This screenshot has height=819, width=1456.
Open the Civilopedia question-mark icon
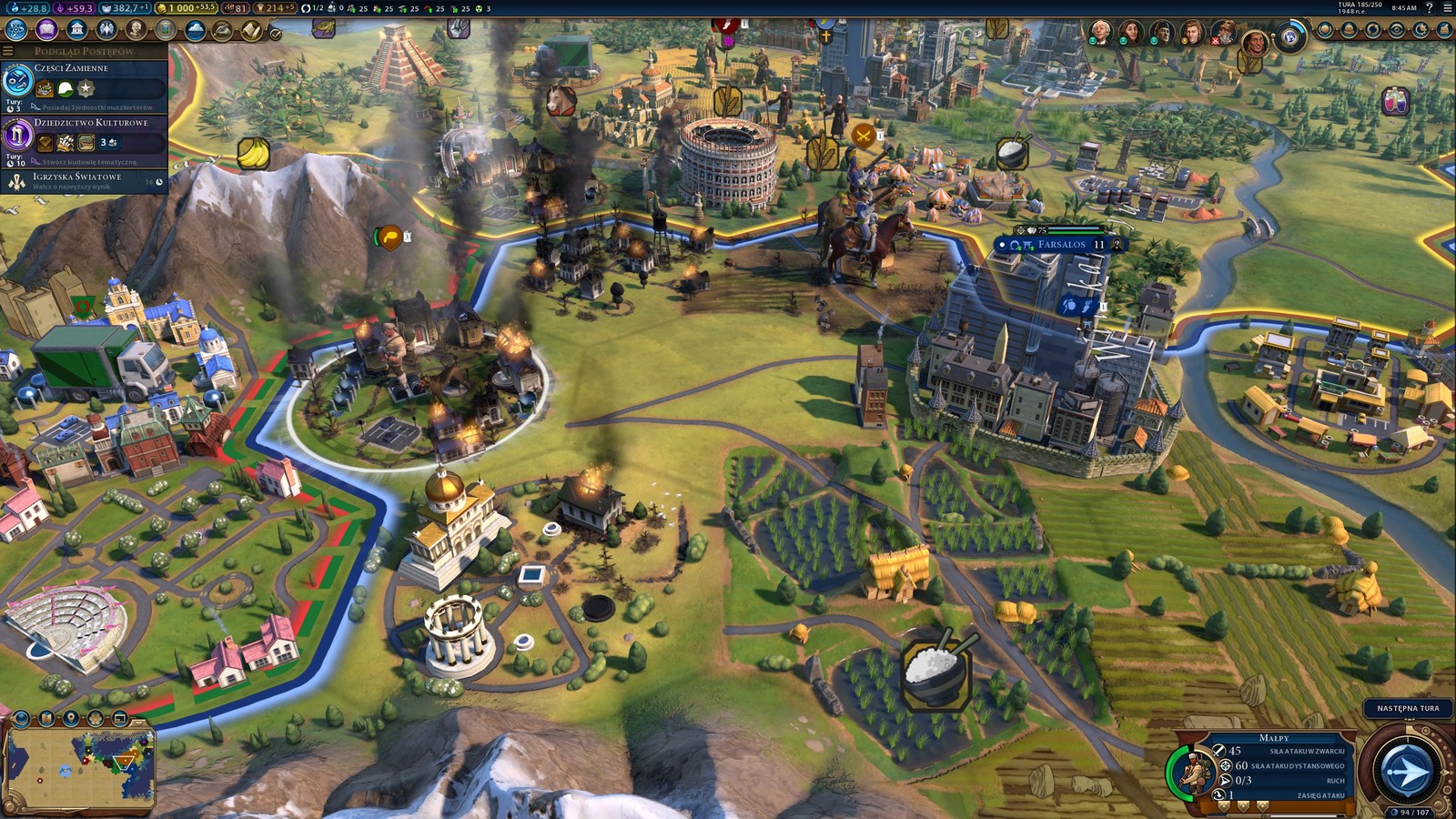pyautogui.click(x=1429, y=8)
